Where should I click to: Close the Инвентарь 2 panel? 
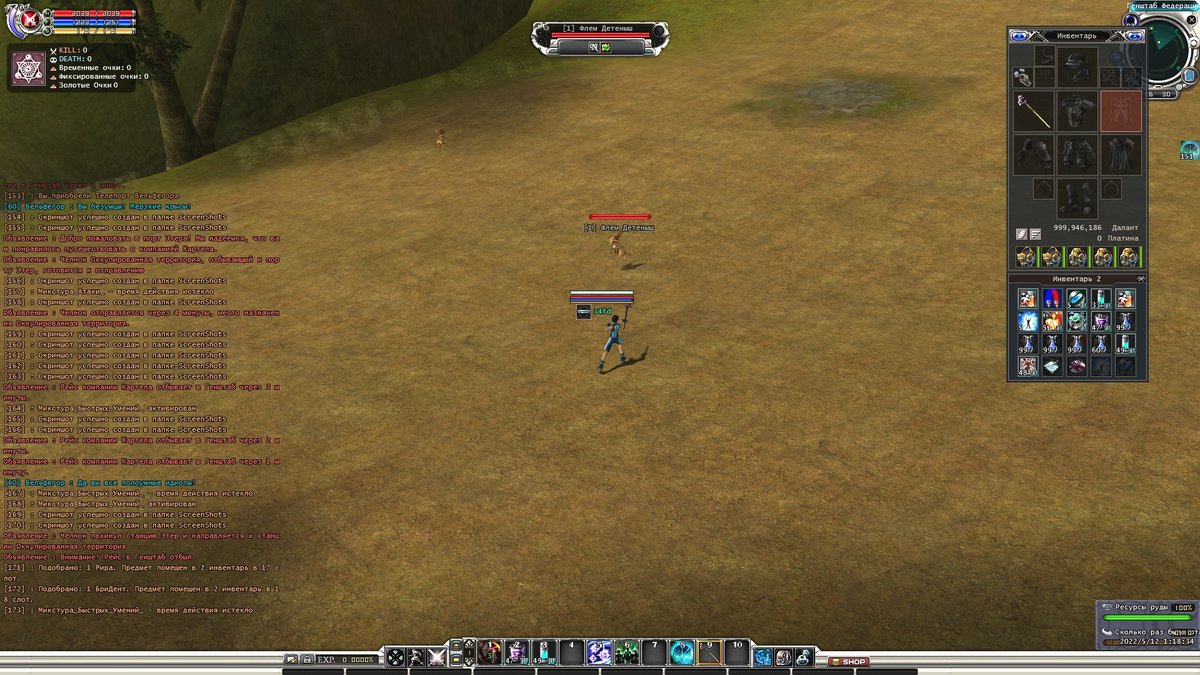(x=1141, y=278)
